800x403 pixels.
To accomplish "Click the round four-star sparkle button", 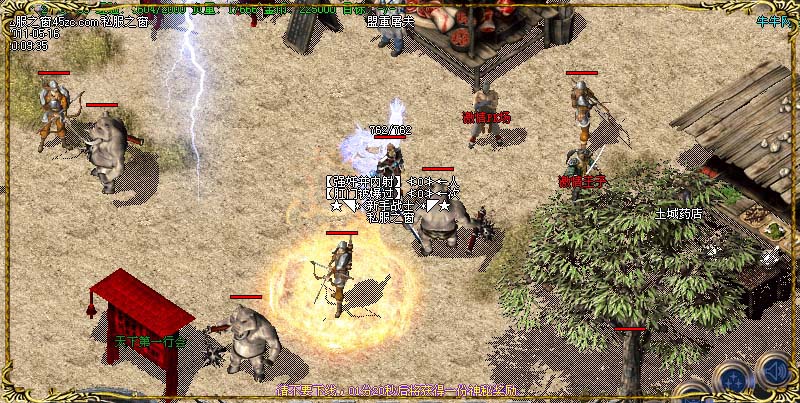I will (735, 380).
